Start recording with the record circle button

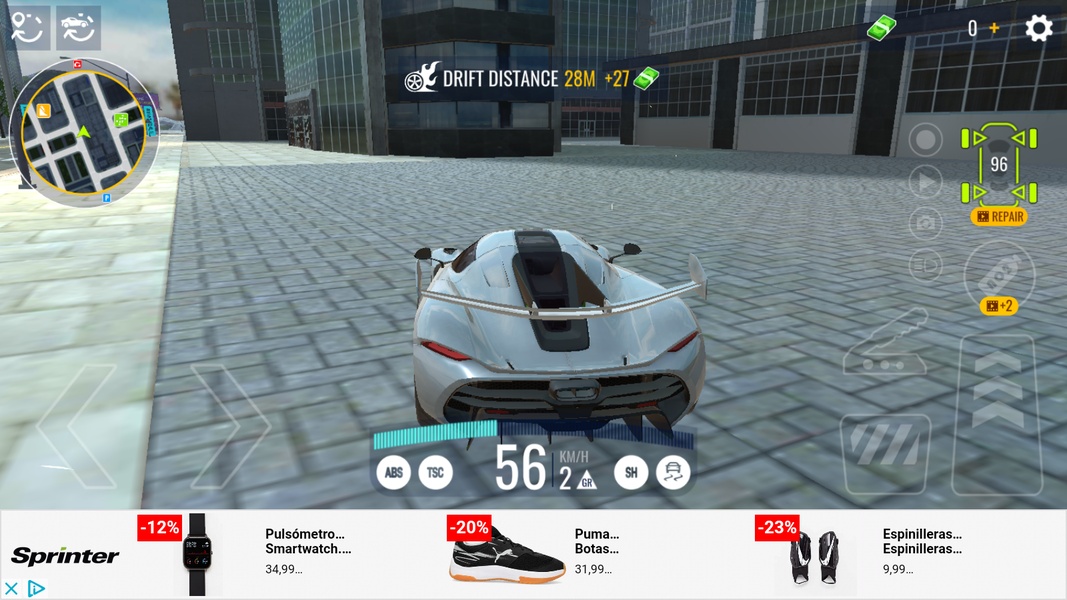tap(926, 140)
